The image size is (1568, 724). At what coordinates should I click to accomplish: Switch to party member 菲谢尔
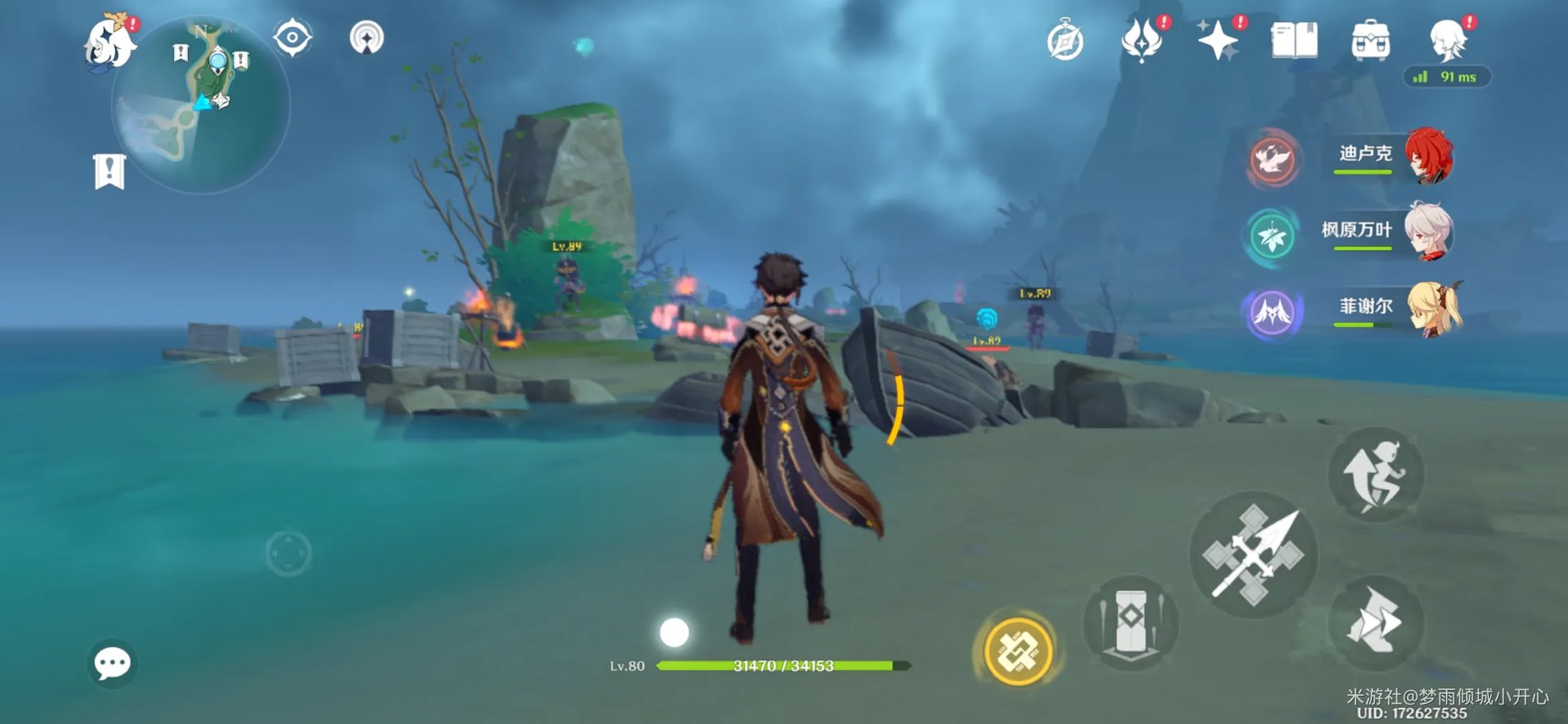(1388, 308)
